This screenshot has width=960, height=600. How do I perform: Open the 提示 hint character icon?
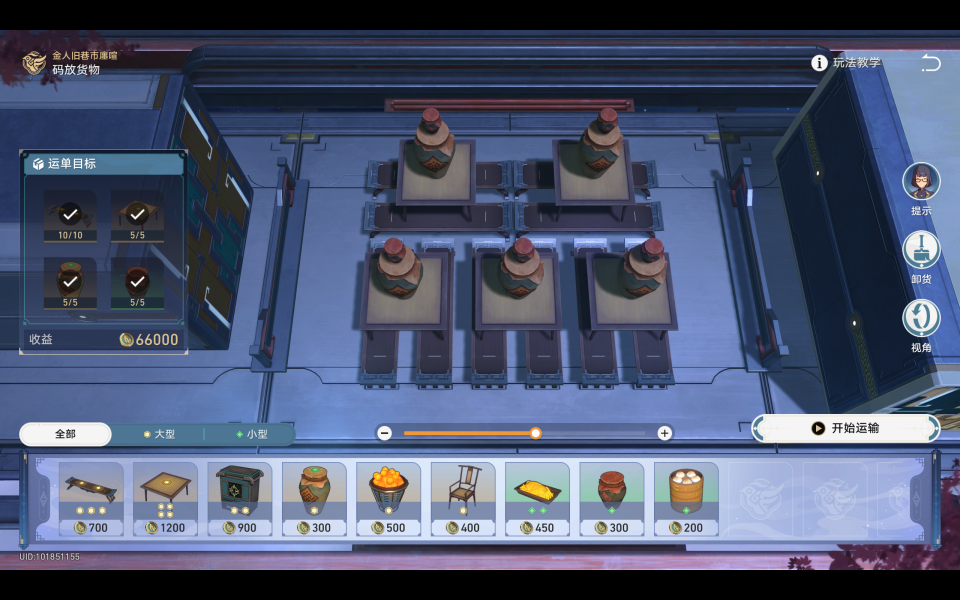(x=921, y=183)
